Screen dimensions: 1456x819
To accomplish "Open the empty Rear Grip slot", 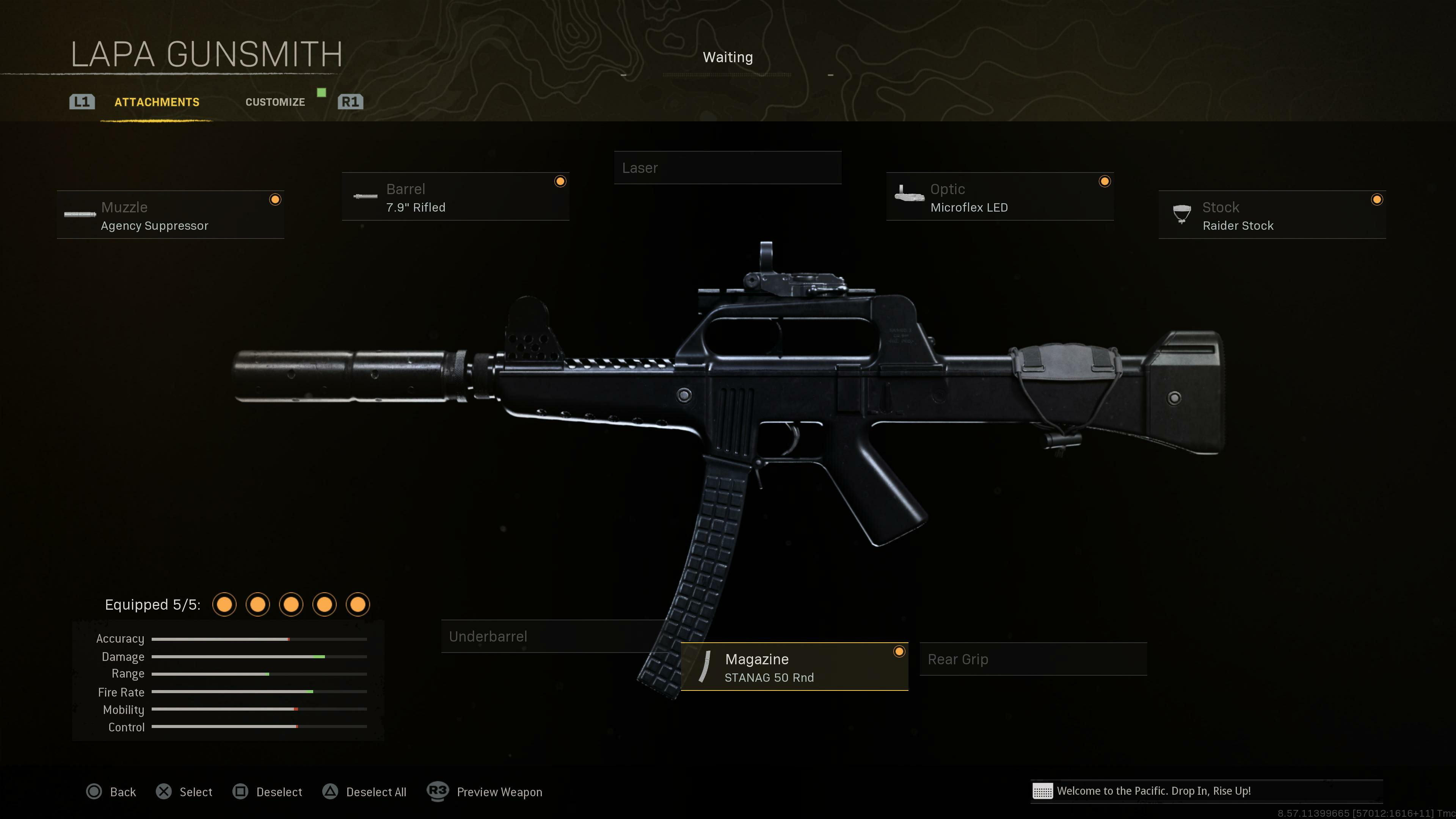I will [x=1032, y=659].
